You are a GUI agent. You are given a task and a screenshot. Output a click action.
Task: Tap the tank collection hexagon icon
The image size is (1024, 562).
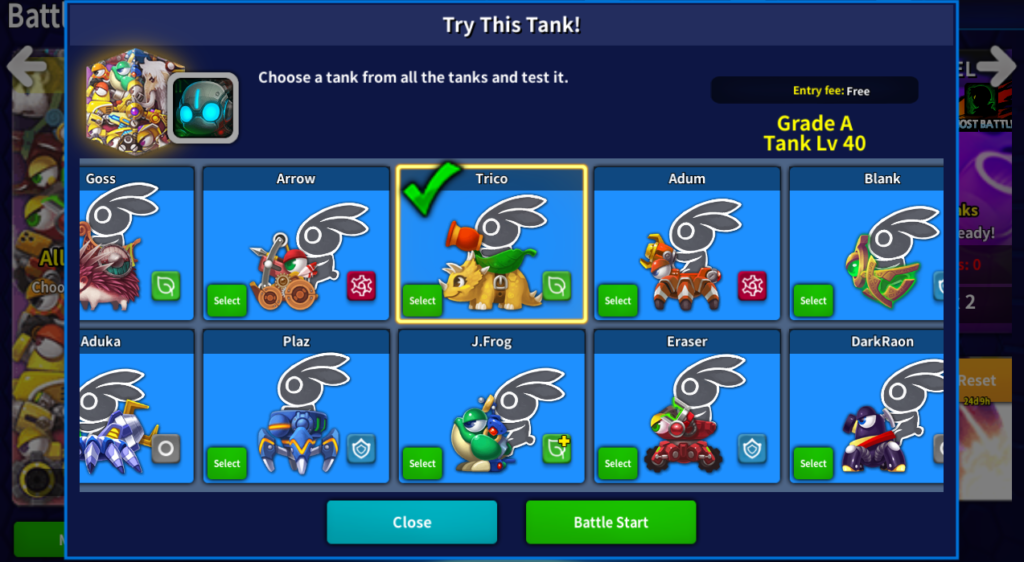coord(124,101)
